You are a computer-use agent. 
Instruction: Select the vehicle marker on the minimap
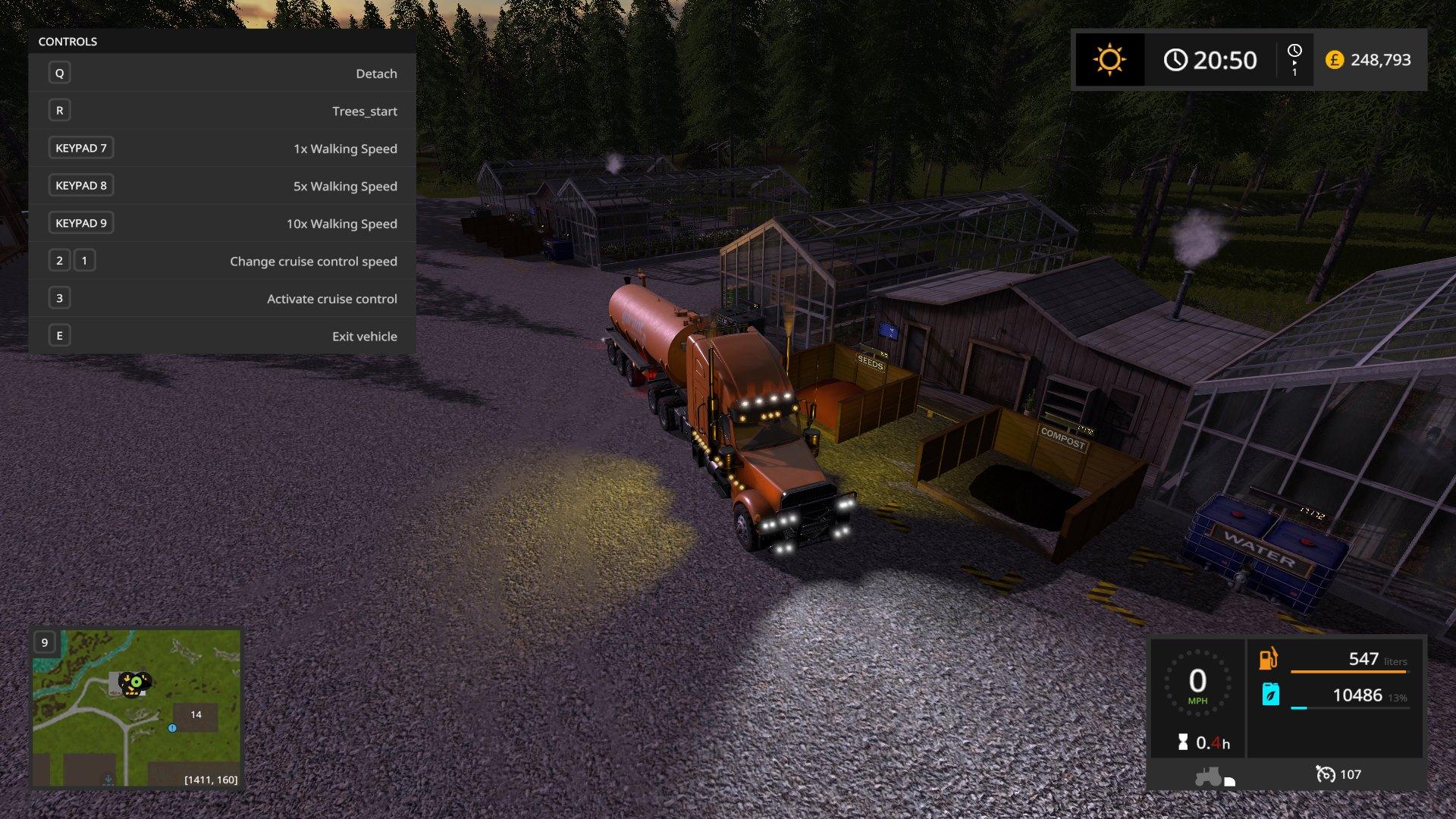tap(135, 683)
